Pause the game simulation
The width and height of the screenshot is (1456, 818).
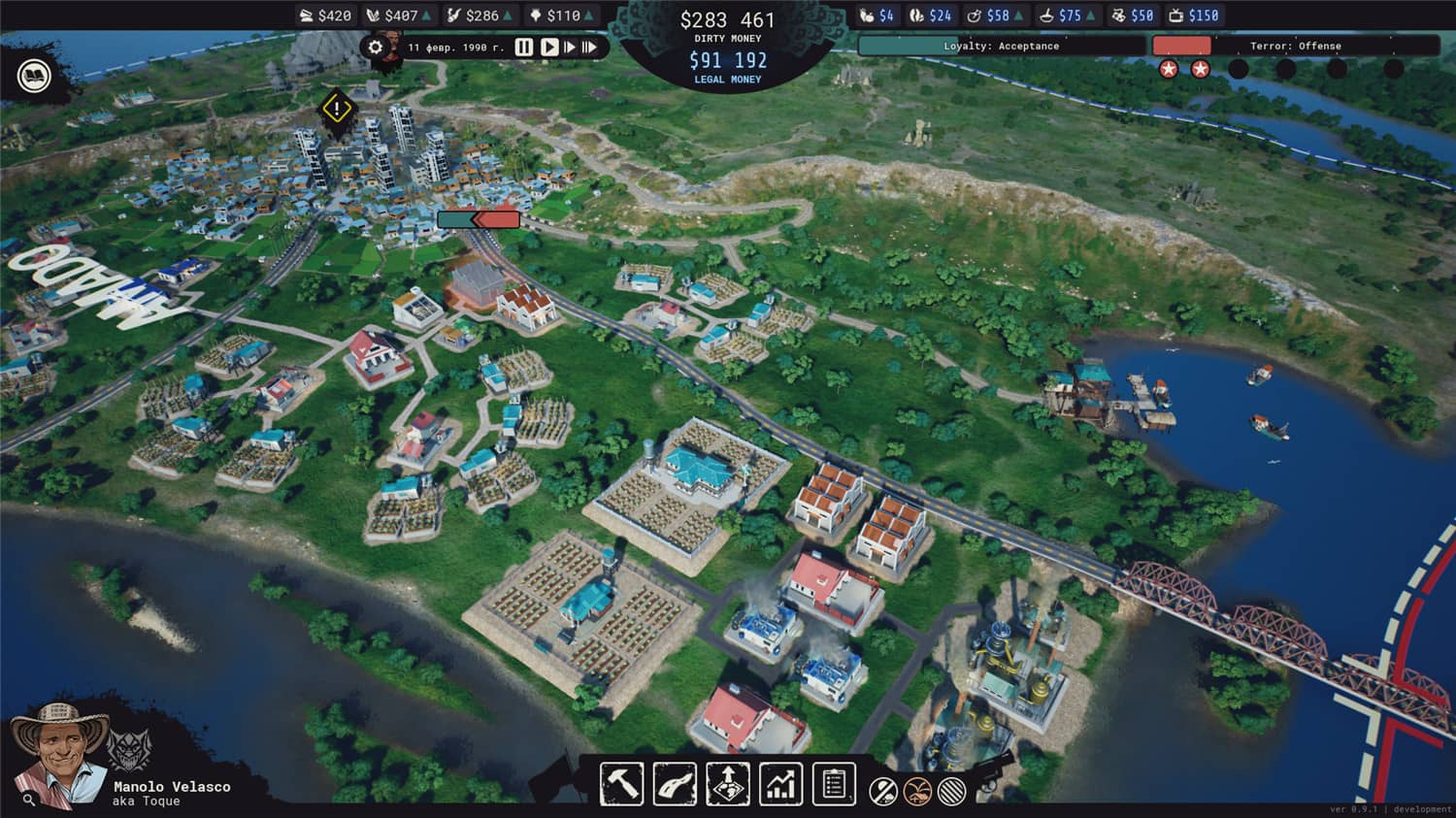click(524, 46)
